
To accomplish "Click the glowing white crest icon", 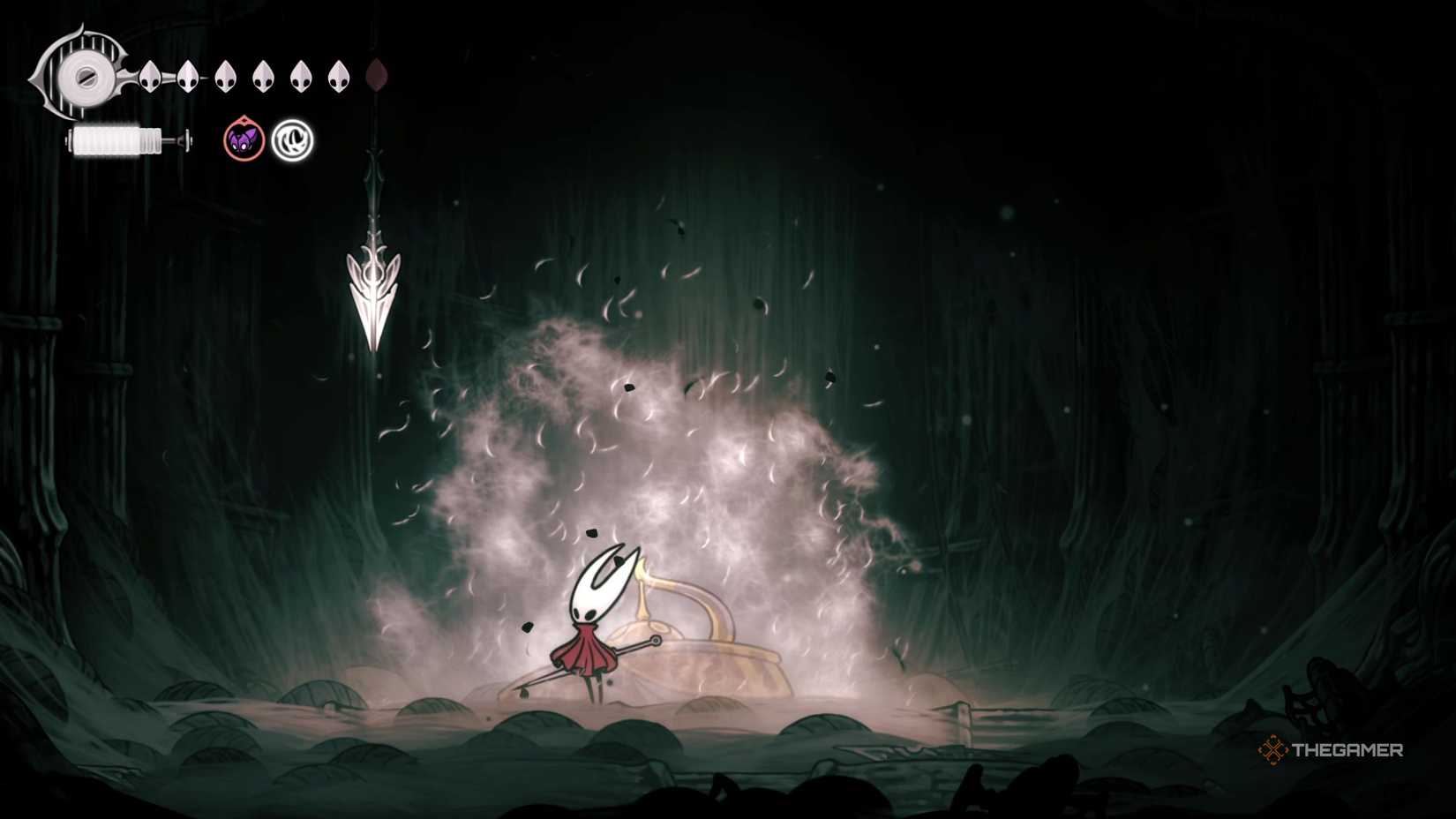I will 292,139.
